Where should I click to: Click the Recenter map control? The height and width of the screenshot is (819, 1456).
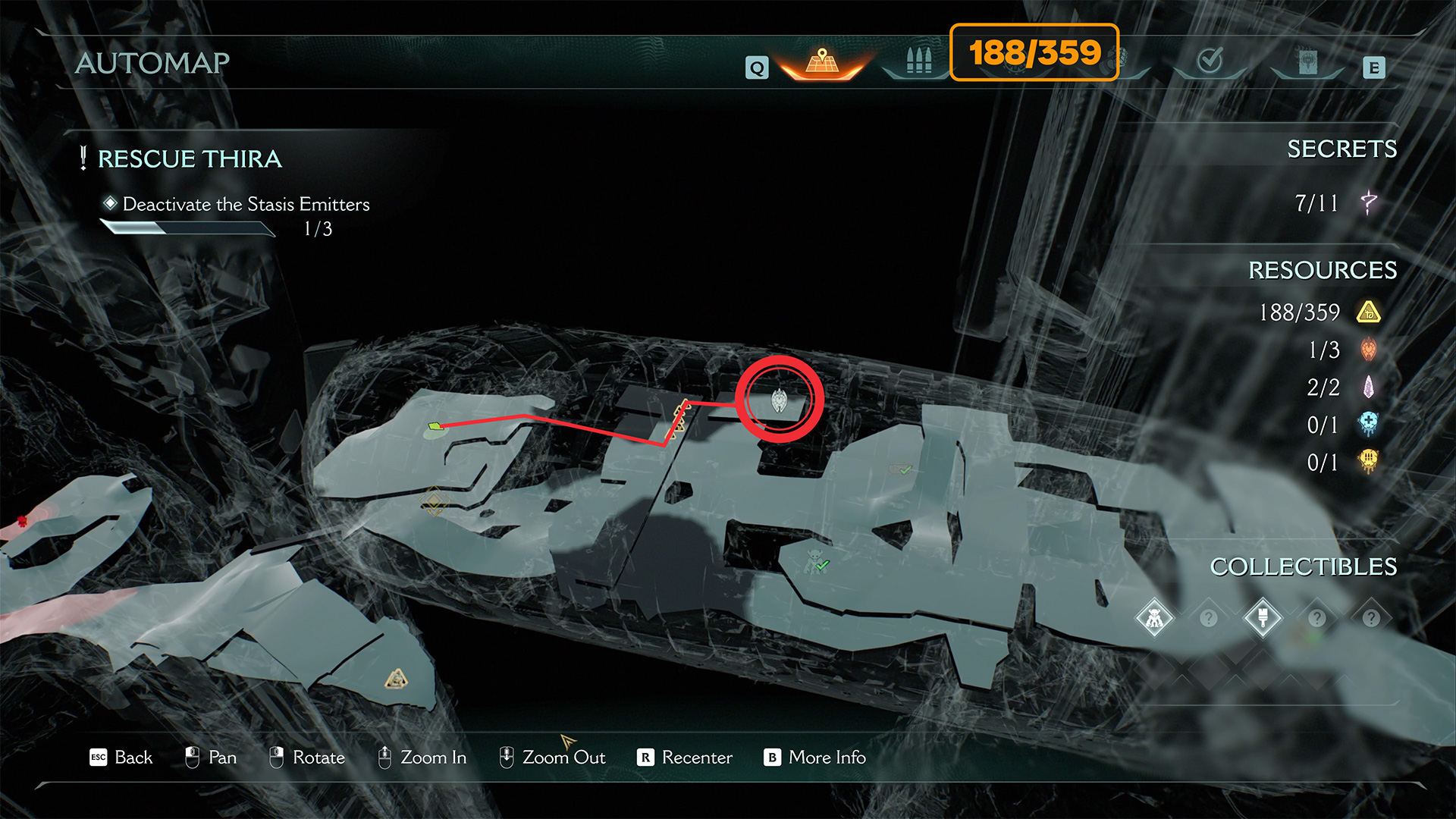pos(685,758)
